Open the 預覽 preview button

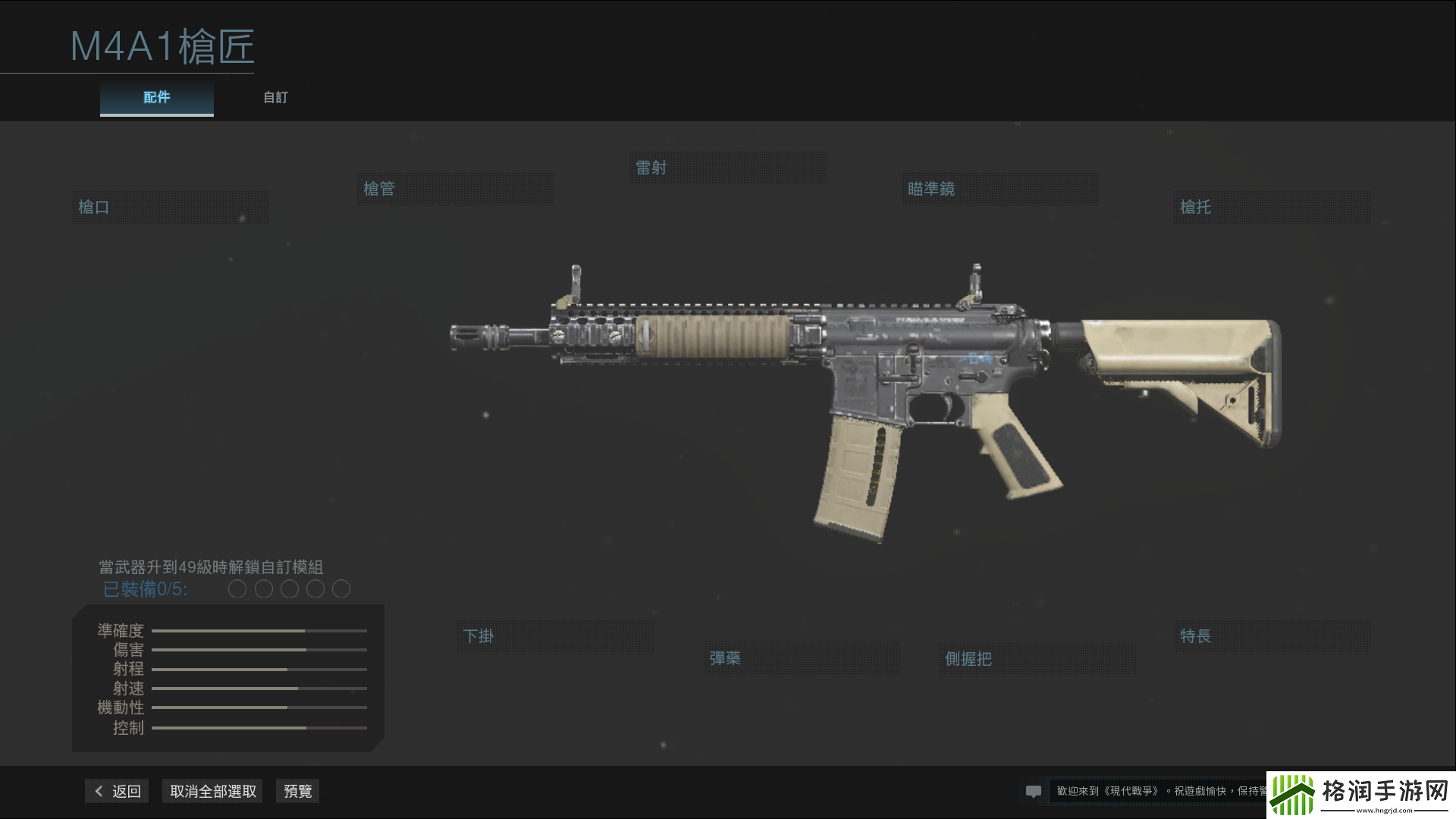coord(297,790)
